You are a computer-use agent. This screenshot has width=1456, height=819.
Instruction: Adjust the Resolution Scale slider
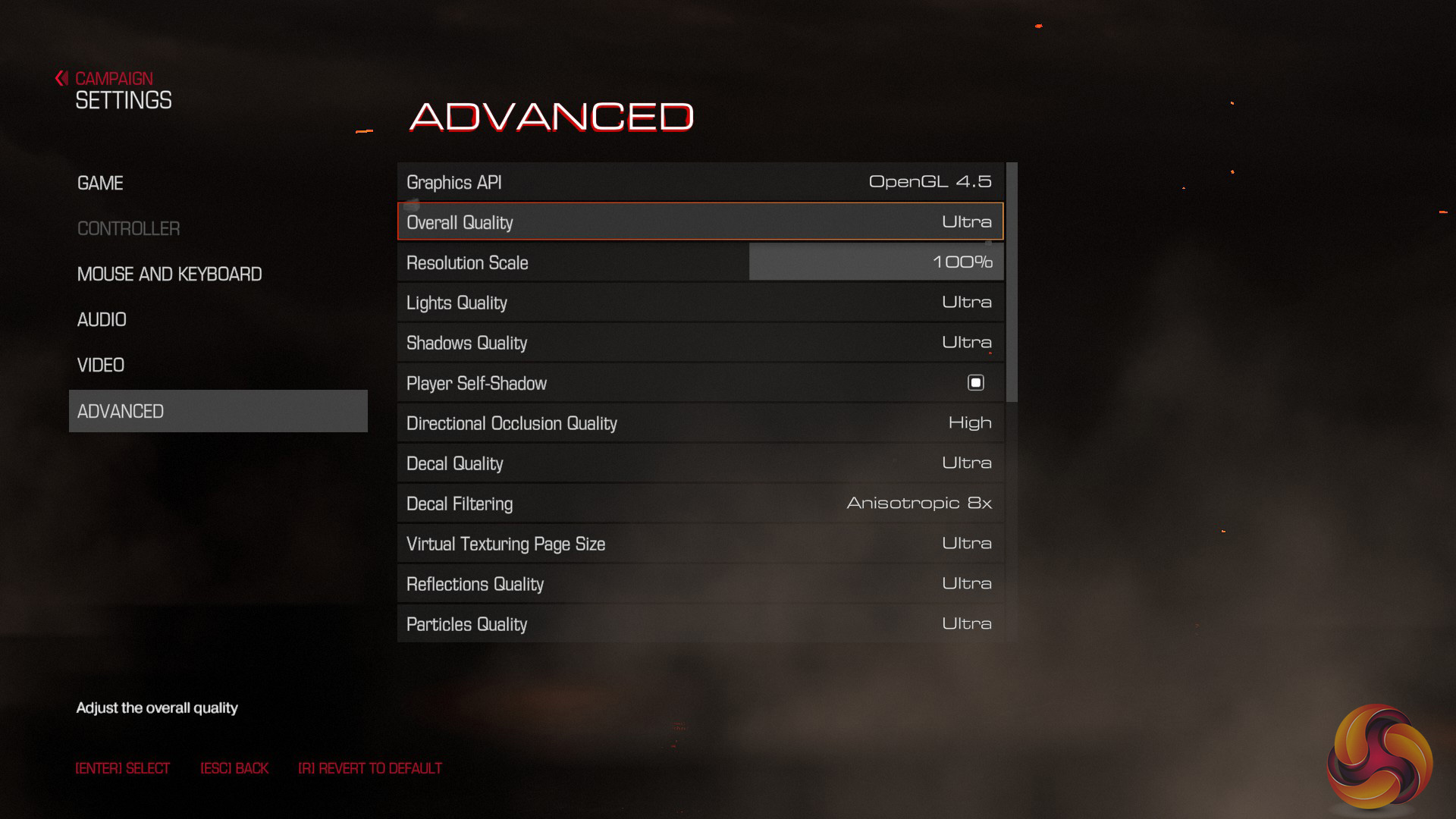876,262
